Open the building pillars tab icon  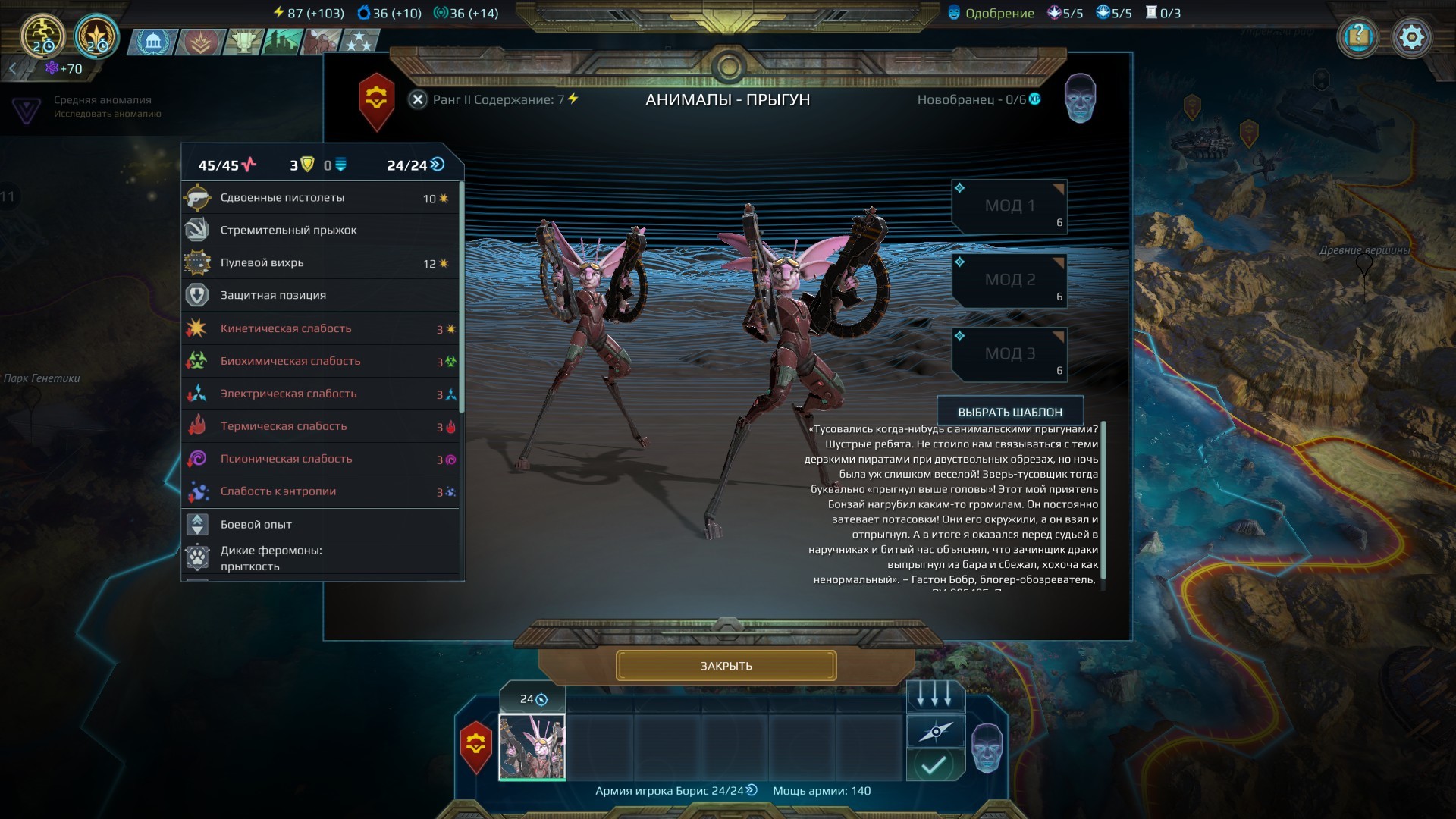[153, 42]
